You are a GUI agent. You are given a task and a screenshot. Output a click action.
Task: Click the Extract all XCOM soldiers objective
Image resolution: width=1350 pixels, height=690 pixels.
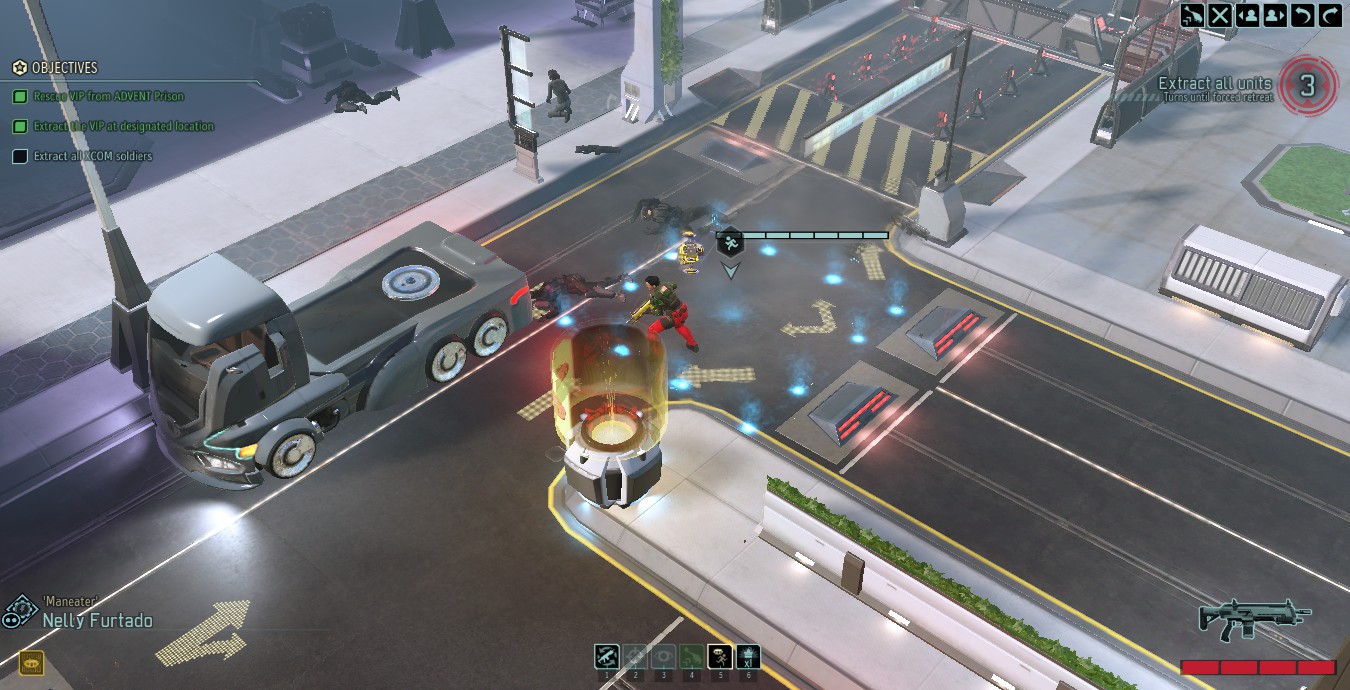pyautogui.click(x=93, y=156)
